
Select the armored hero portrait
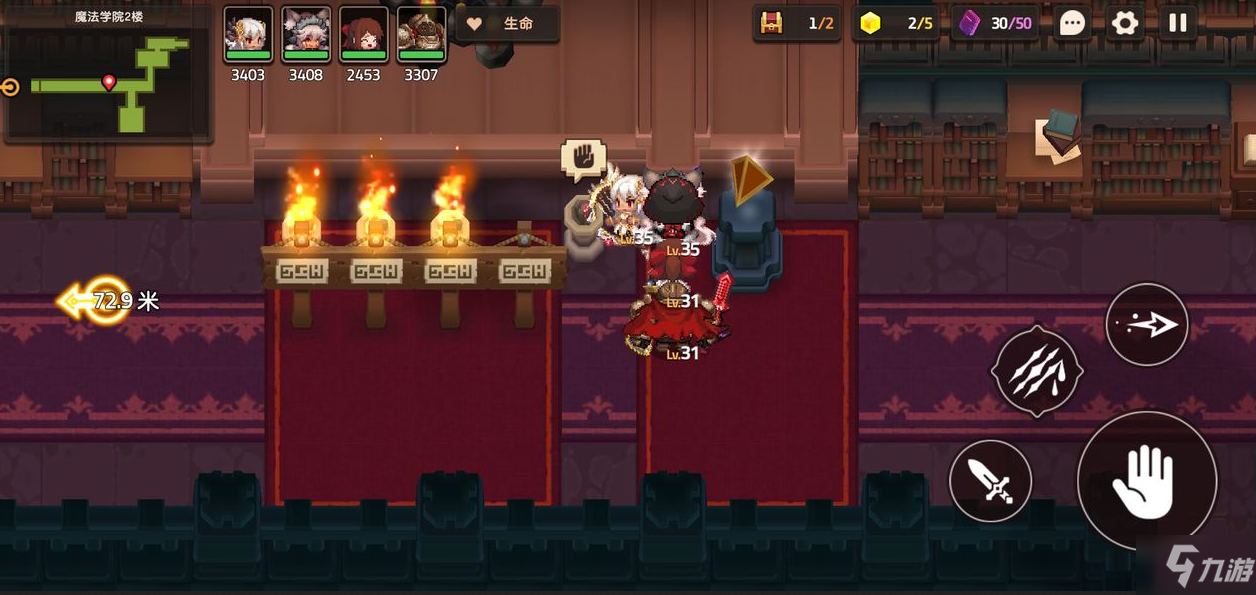click(421, 35)
